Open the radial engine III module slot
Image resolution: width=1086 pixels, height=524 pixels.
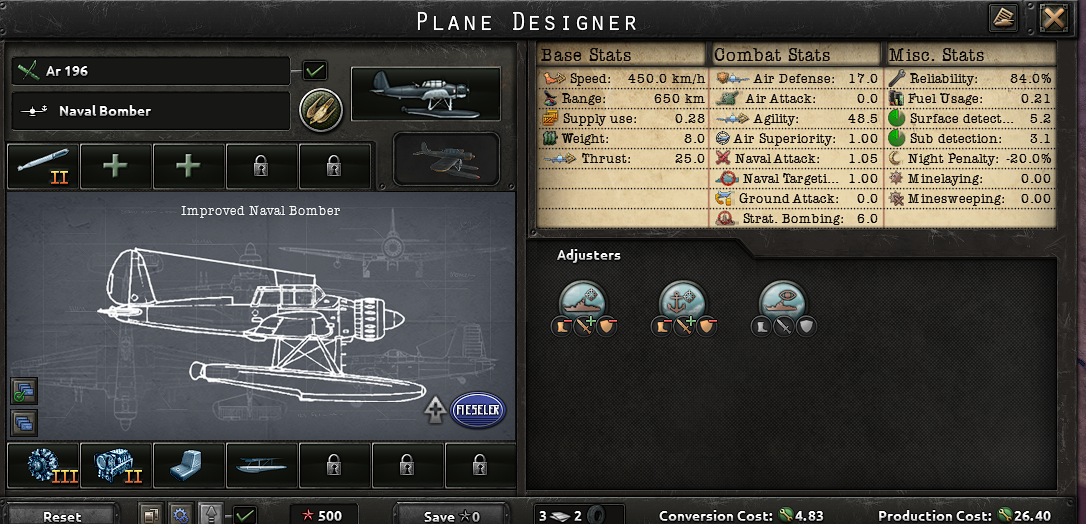click(42, 465)
